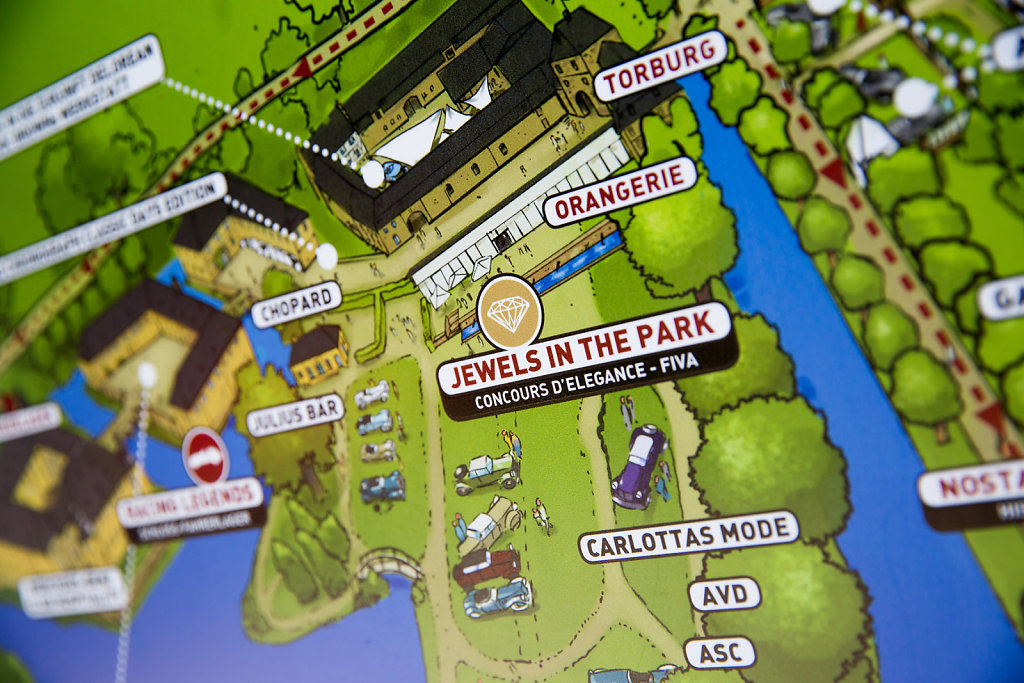Image resolution: width=1024 pixels, height=683 pixels.
Task: Select the ASC map label
Action: click(720, 653)
